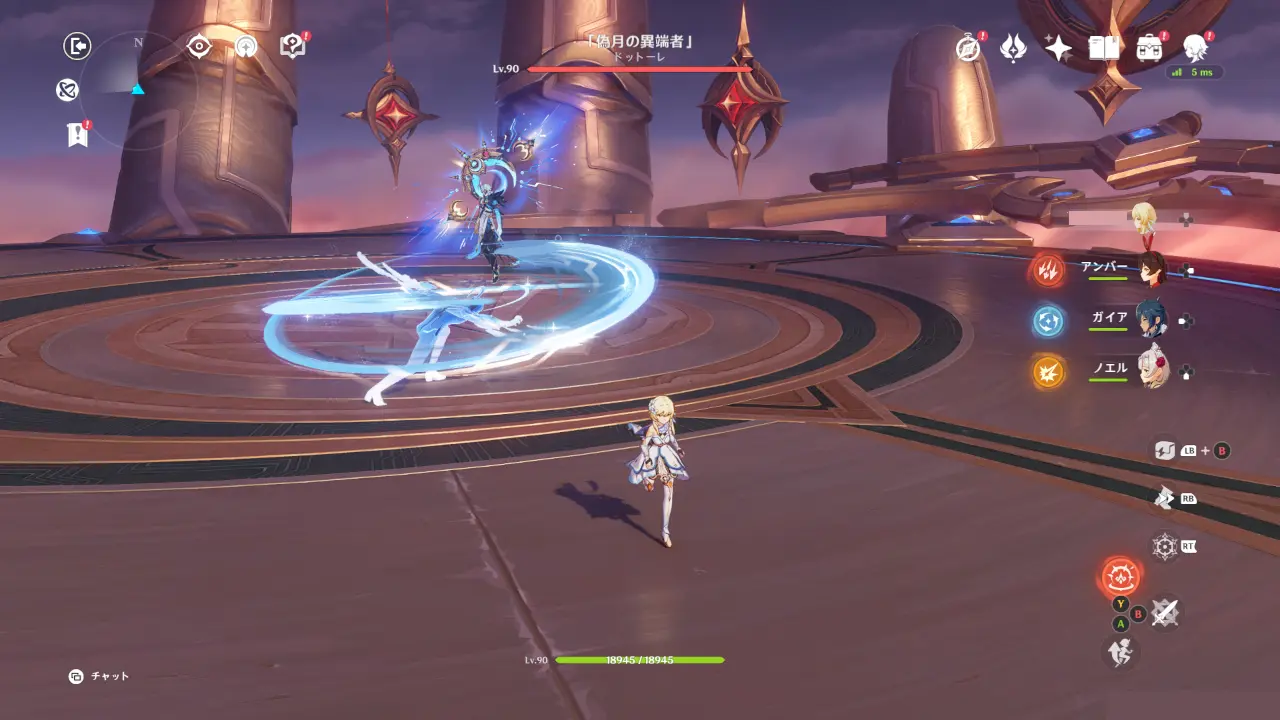Switch to party member ガイア
The image size is (1280, 720).
click(1152, 320)
